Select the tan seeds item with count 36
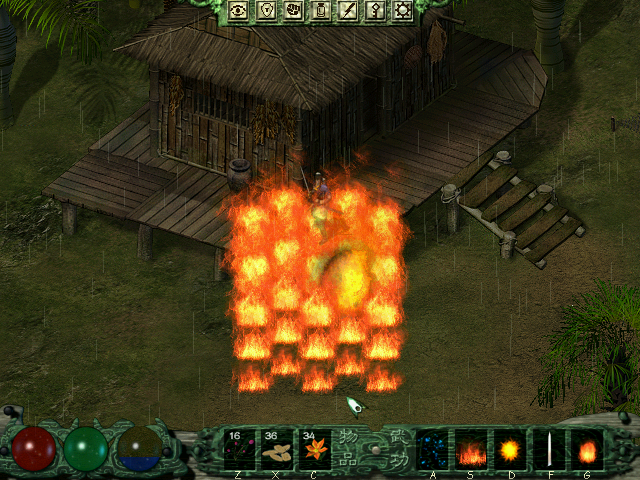Screen dimensions: 640x480 (277, 449)
